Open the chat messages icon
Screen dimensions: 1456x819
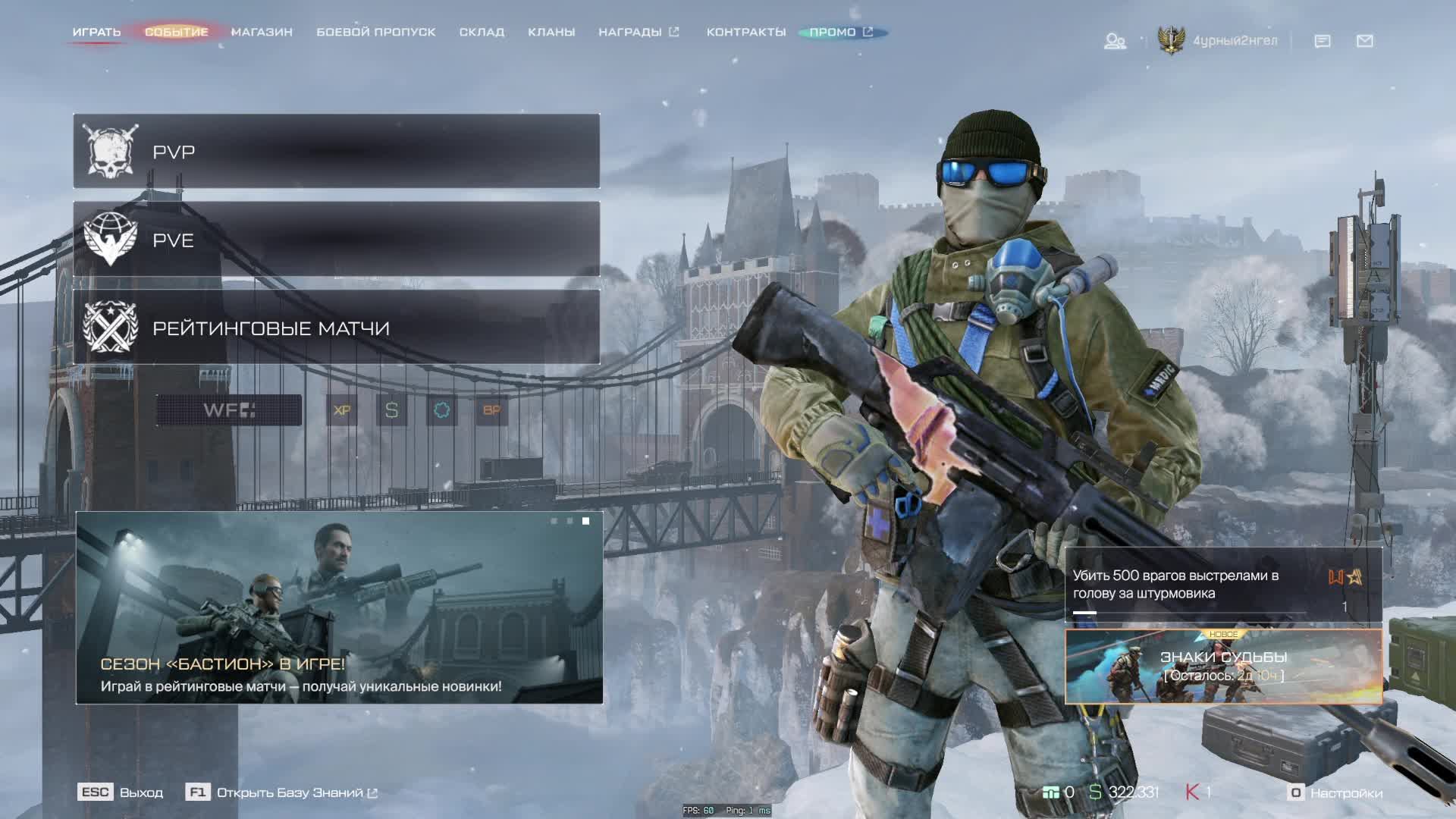(1322, 41)
